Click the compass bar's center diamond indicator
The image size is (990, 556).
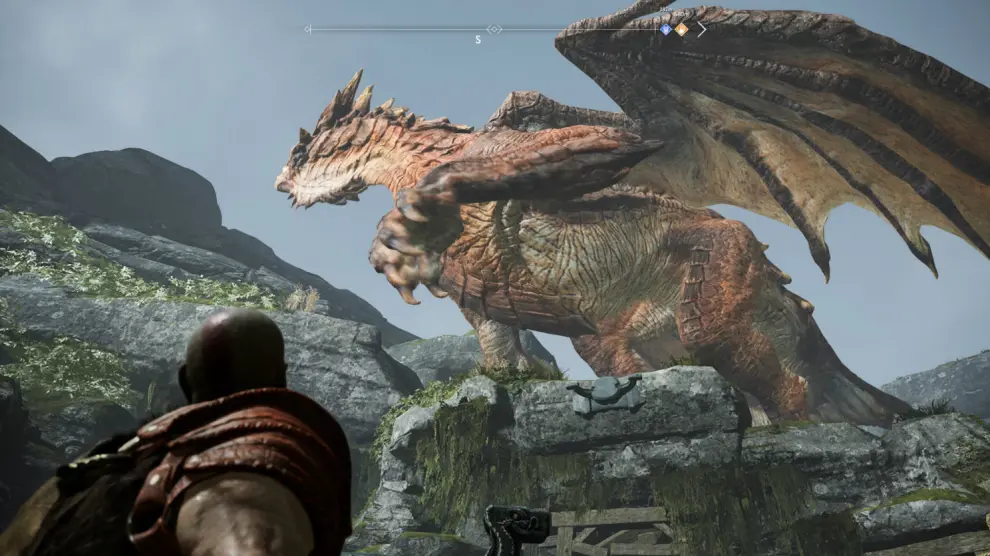pyautogui.click(x=494, y=29)
